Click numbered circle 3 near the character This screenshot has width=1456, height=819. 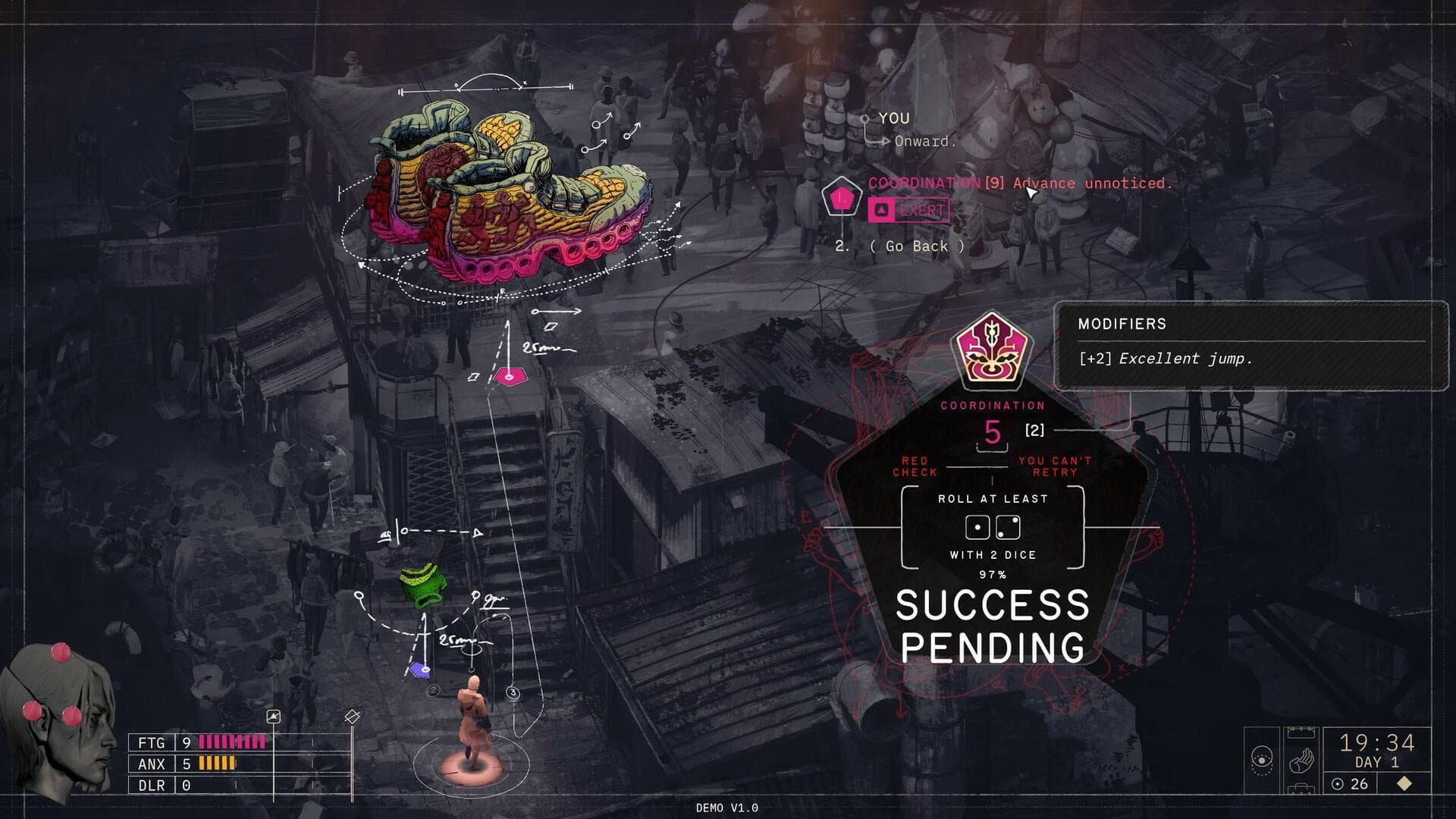click(x=513, y=690)
